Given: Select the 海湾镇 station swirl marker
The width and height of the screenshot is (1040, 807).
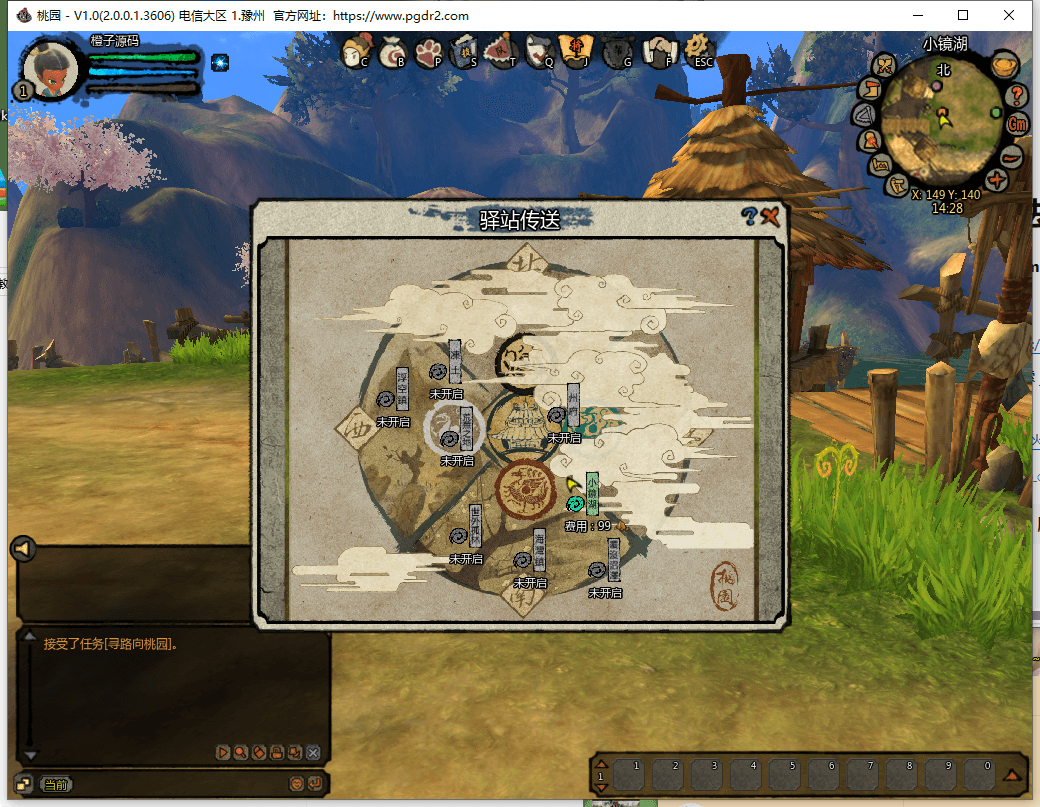Looking at the screenshot, I should point(522,560).
